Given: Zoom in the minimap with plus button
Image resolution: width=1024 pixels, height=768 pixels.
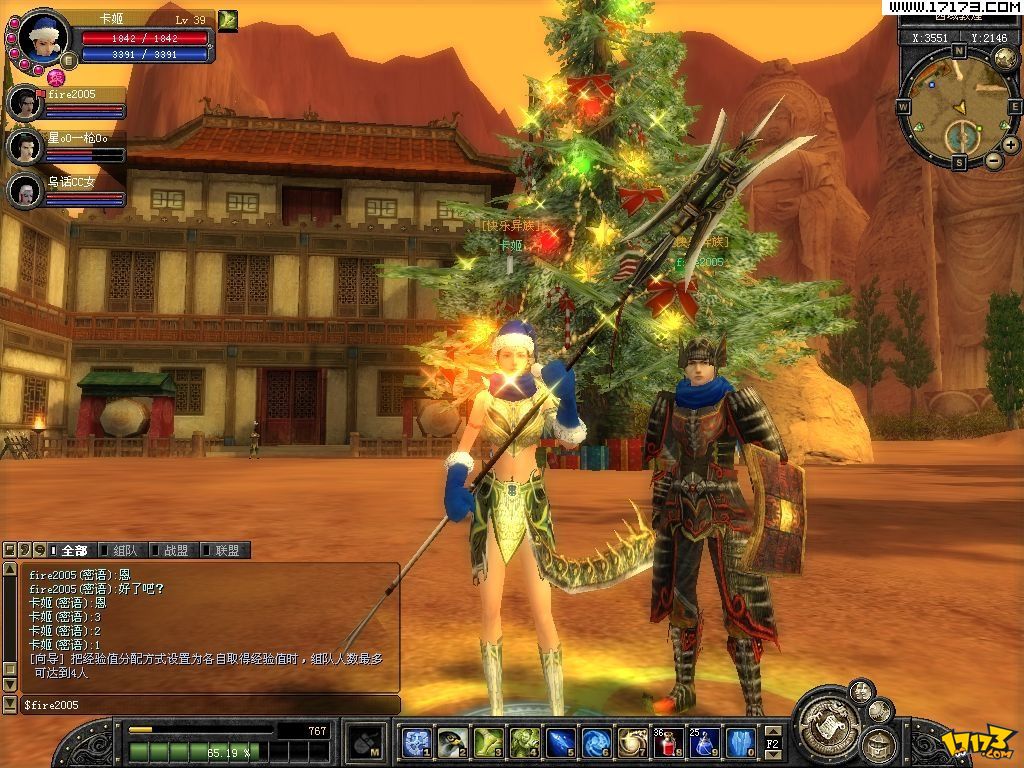Looking at the screenshot, I should coord(1011,144).
